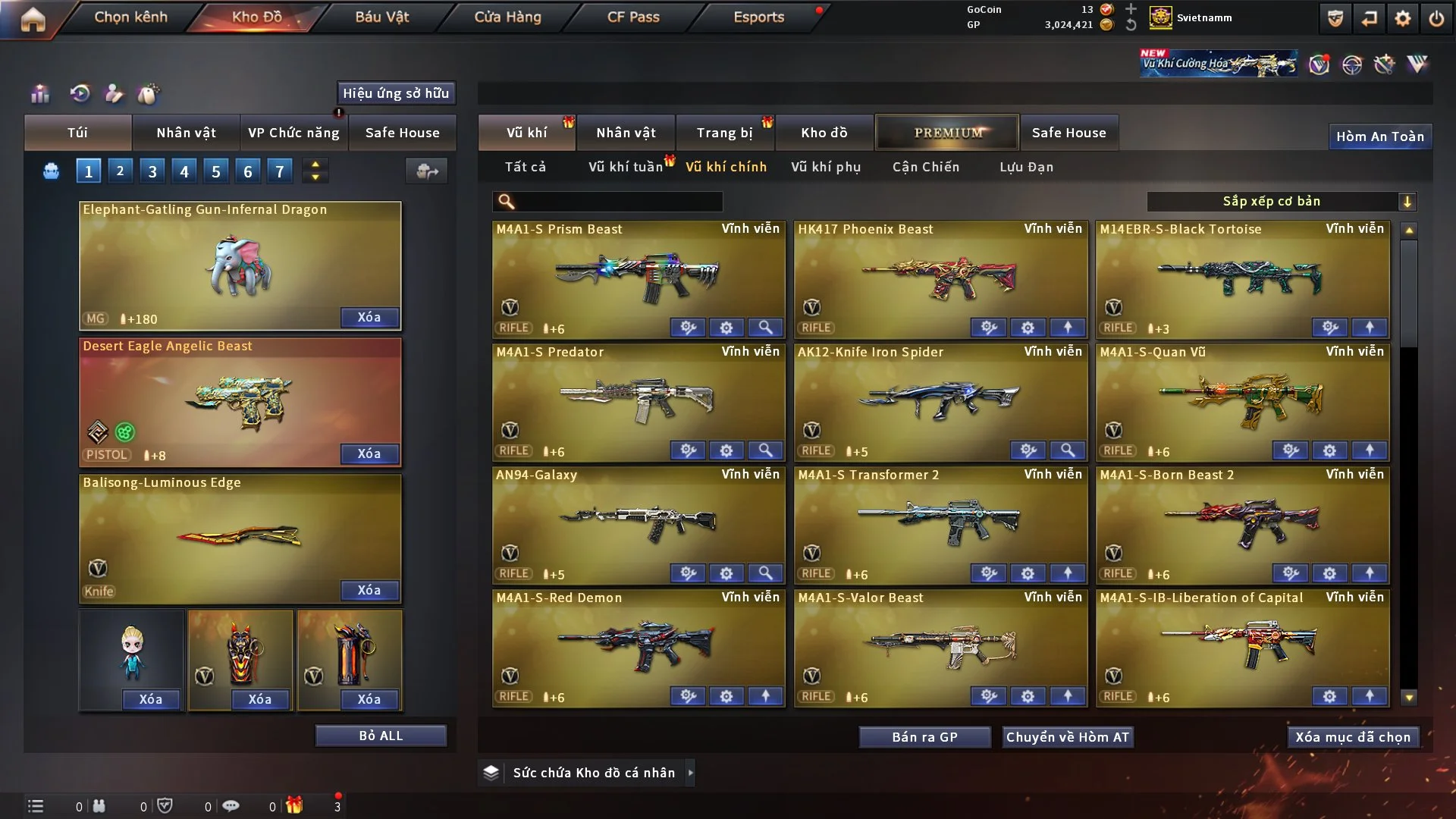This screenshot has width=1456, height=819.
Task: Remove the Desert Eagle Angelic Beast with Xóa
Action: 369,453
